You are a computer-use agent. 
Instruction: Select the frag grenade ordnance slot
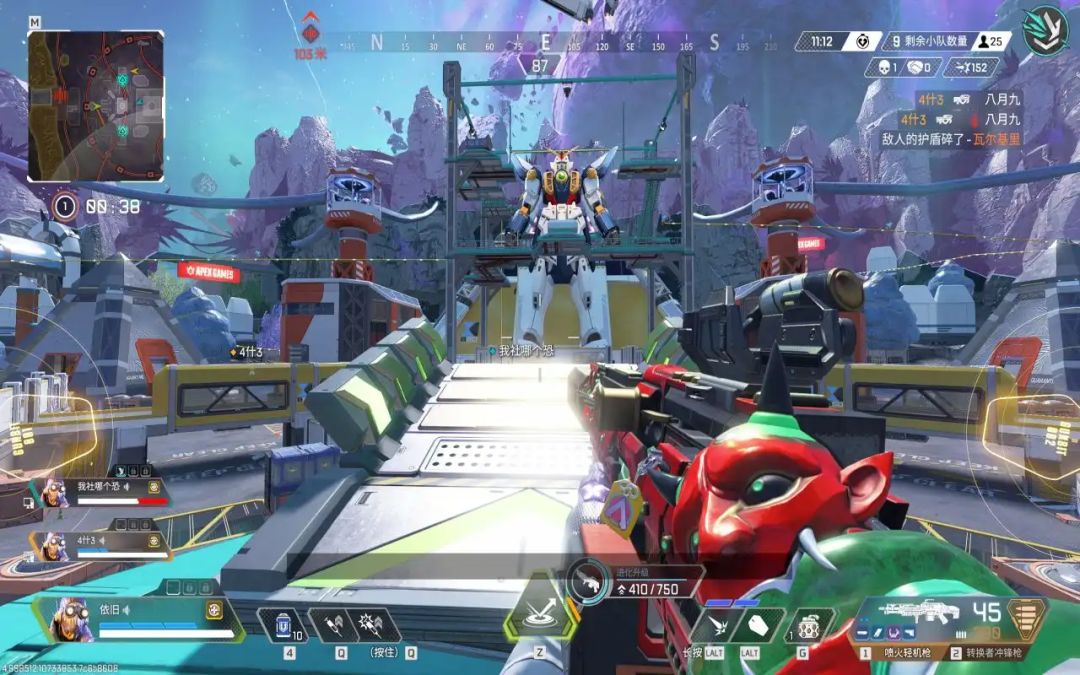(808, 626)
